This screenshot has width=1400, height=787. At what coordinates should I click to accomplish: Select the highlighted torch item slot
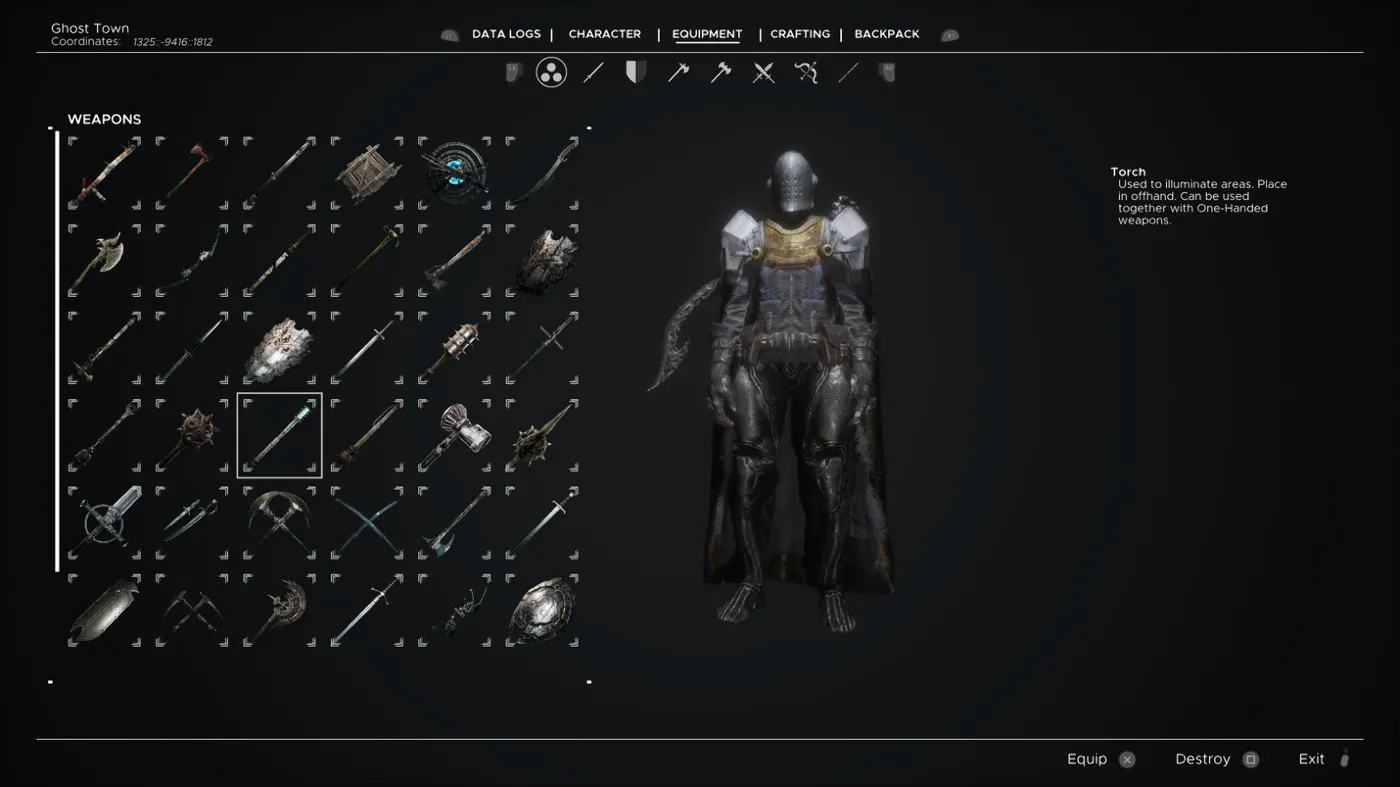(280, 435)
